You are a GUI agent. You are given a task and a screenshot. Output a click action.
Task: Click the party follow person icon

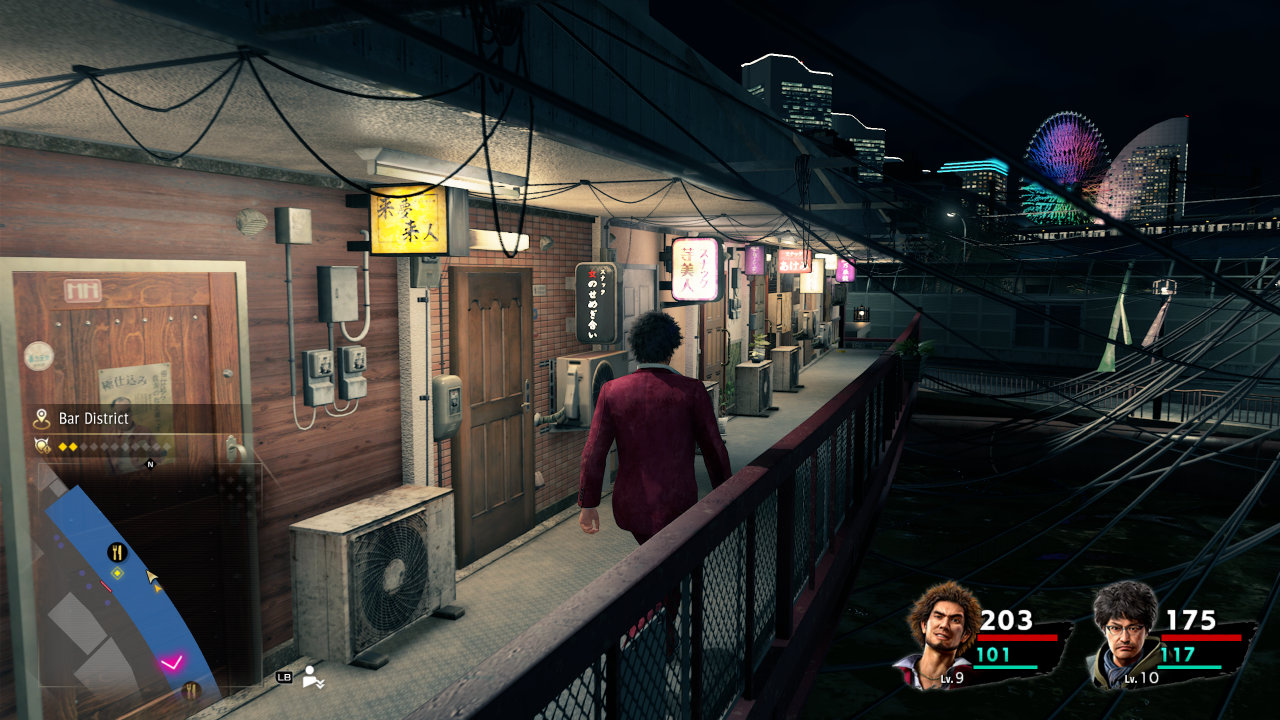[x=313, y=676]
